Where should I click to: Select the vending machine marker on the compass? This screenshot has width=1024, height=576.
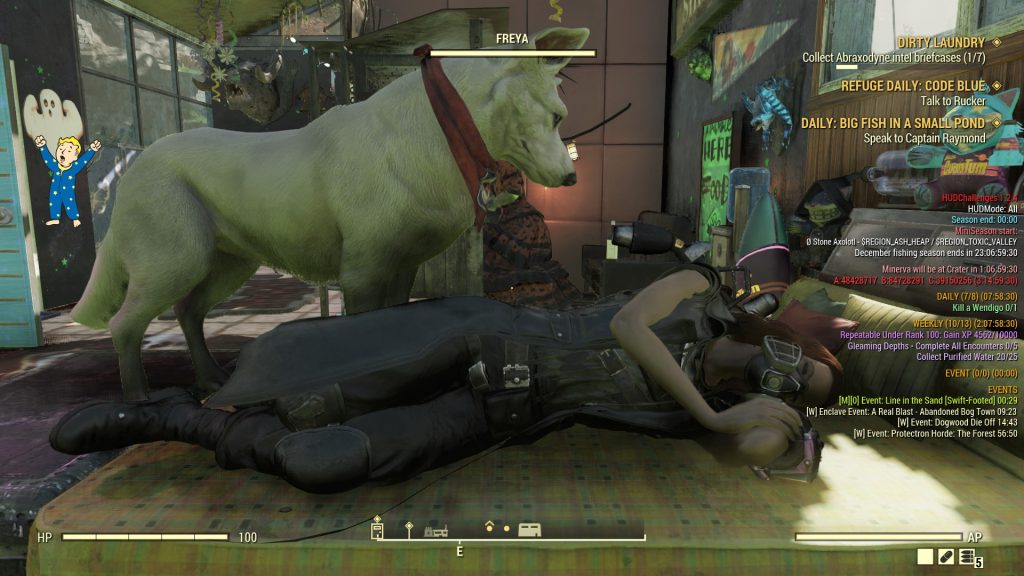[377, 528]
